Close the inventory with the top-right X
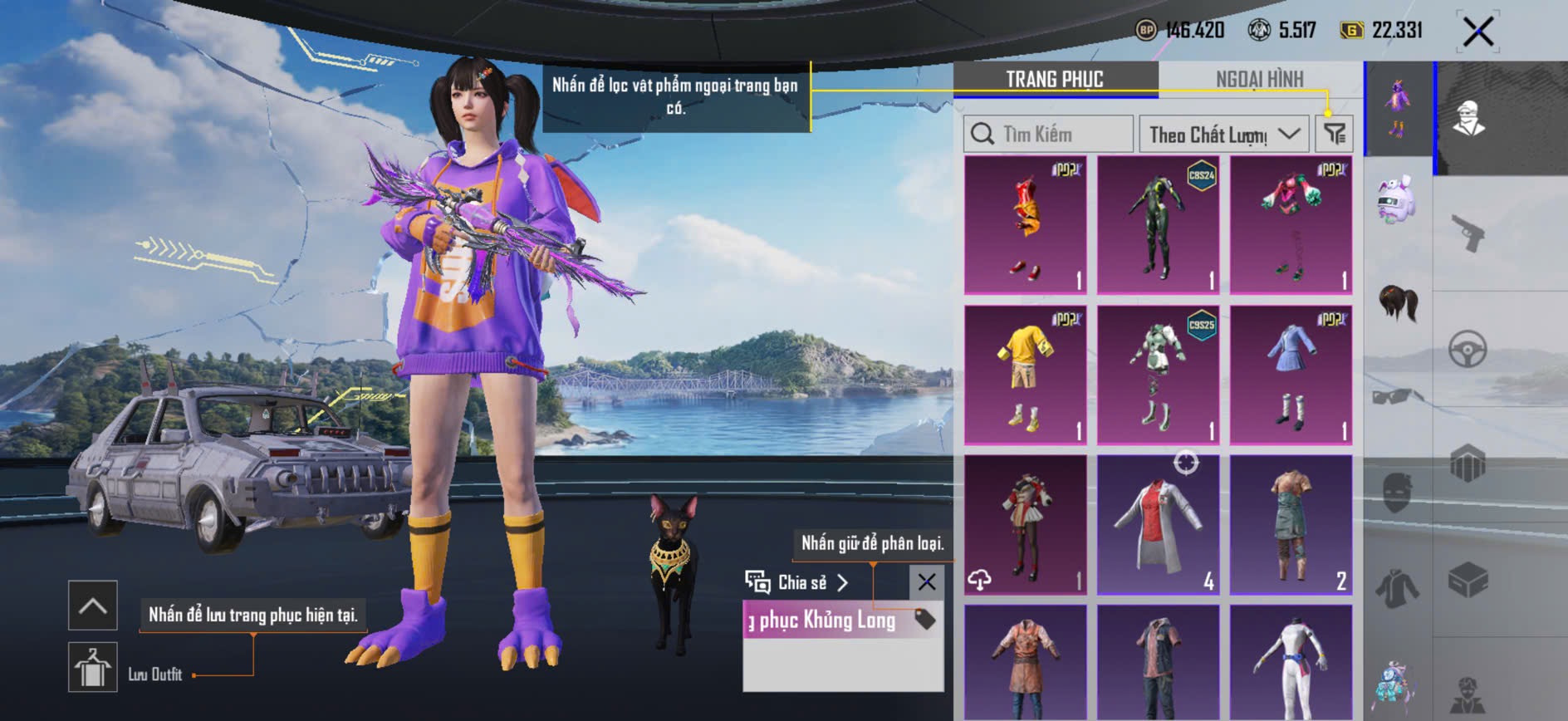 [1478, 32]
